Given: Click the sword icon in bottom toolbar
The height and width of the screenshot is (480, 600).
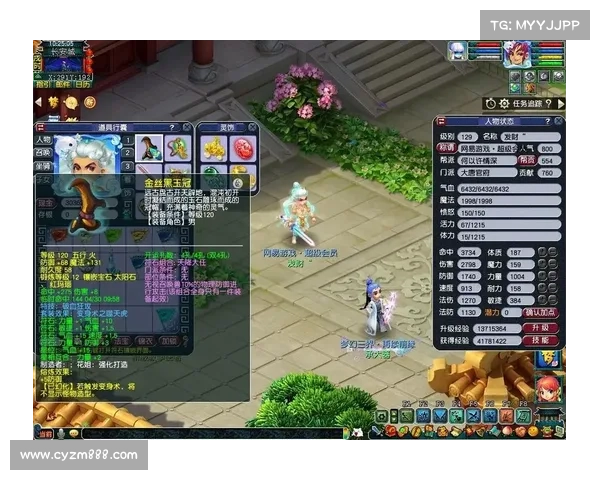Looking at the screenshot, I should 375,431.
